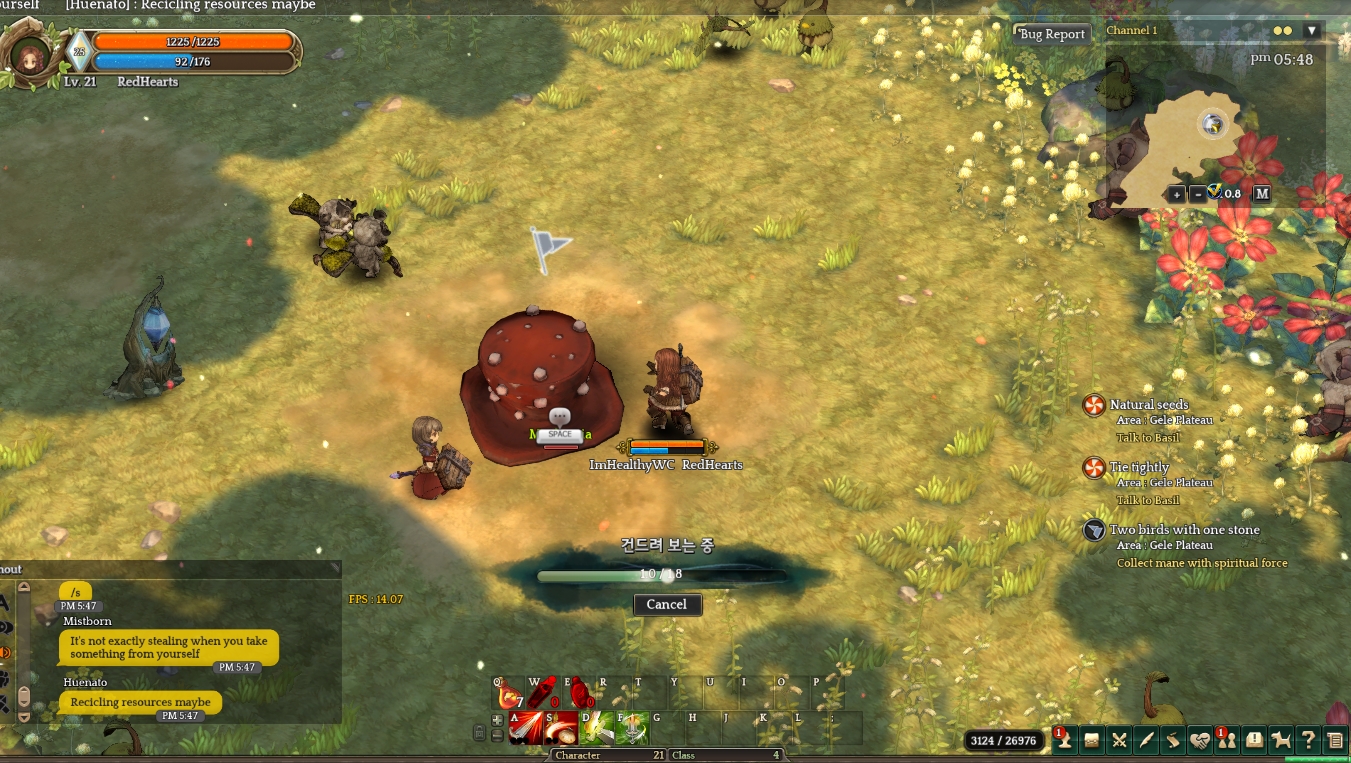Click the hotbar lock icon
This screenshot has width=1351, height=763.
click(479, 734)
